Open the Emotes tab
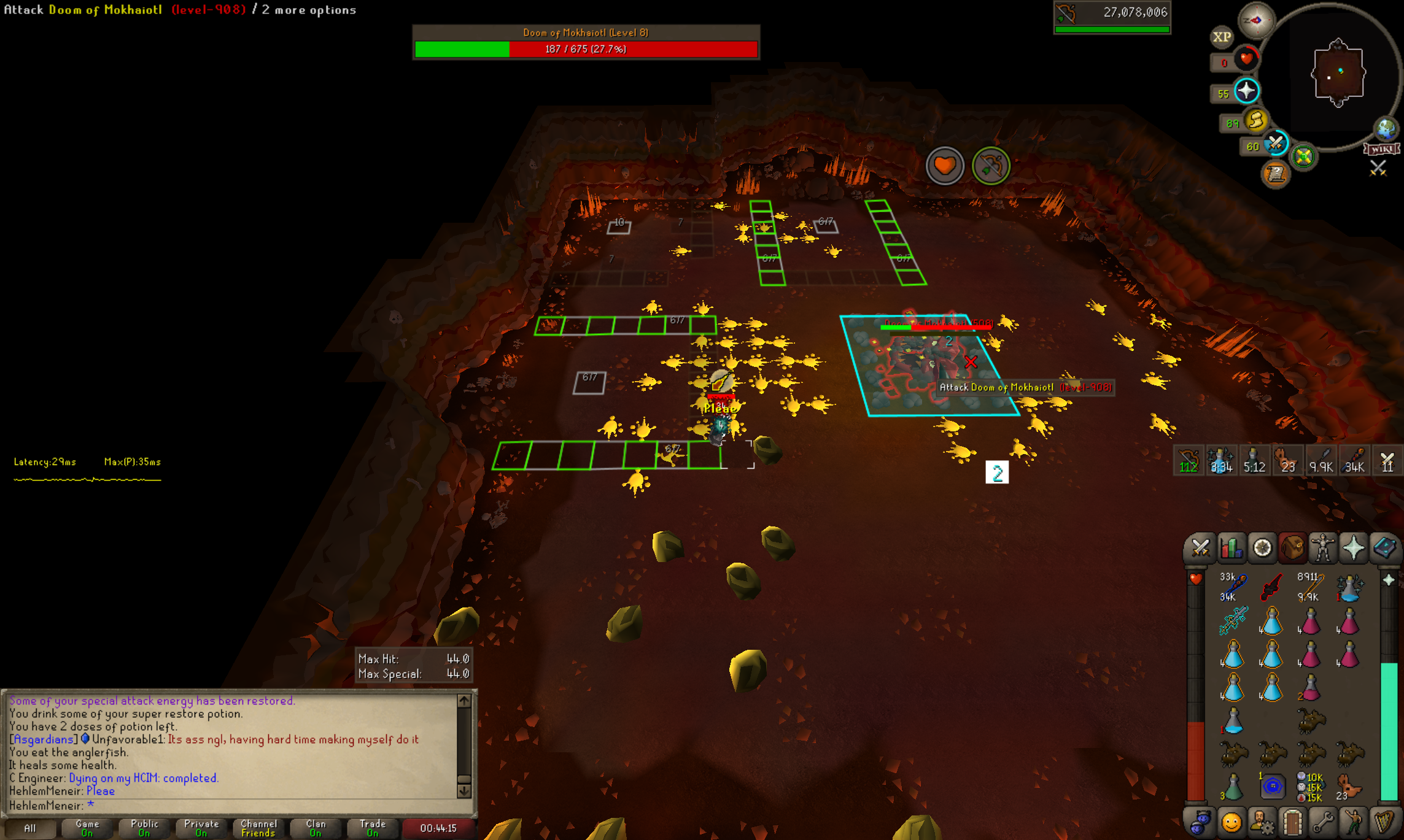Viewport: 1404px width, 840px height. [1231, 822]
